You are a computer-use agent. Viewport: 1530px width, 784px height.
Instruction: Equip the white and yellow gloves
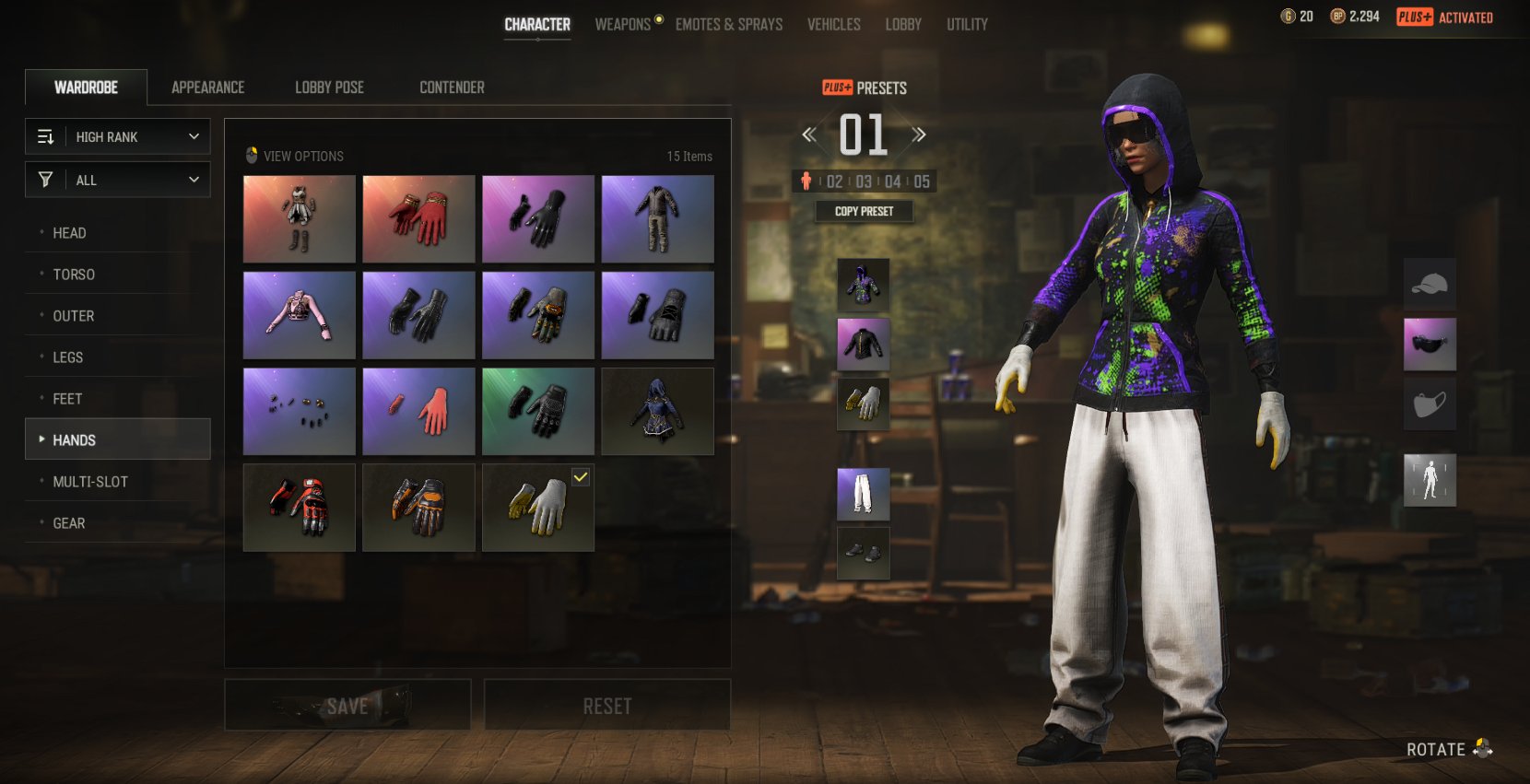coord(538,508)
